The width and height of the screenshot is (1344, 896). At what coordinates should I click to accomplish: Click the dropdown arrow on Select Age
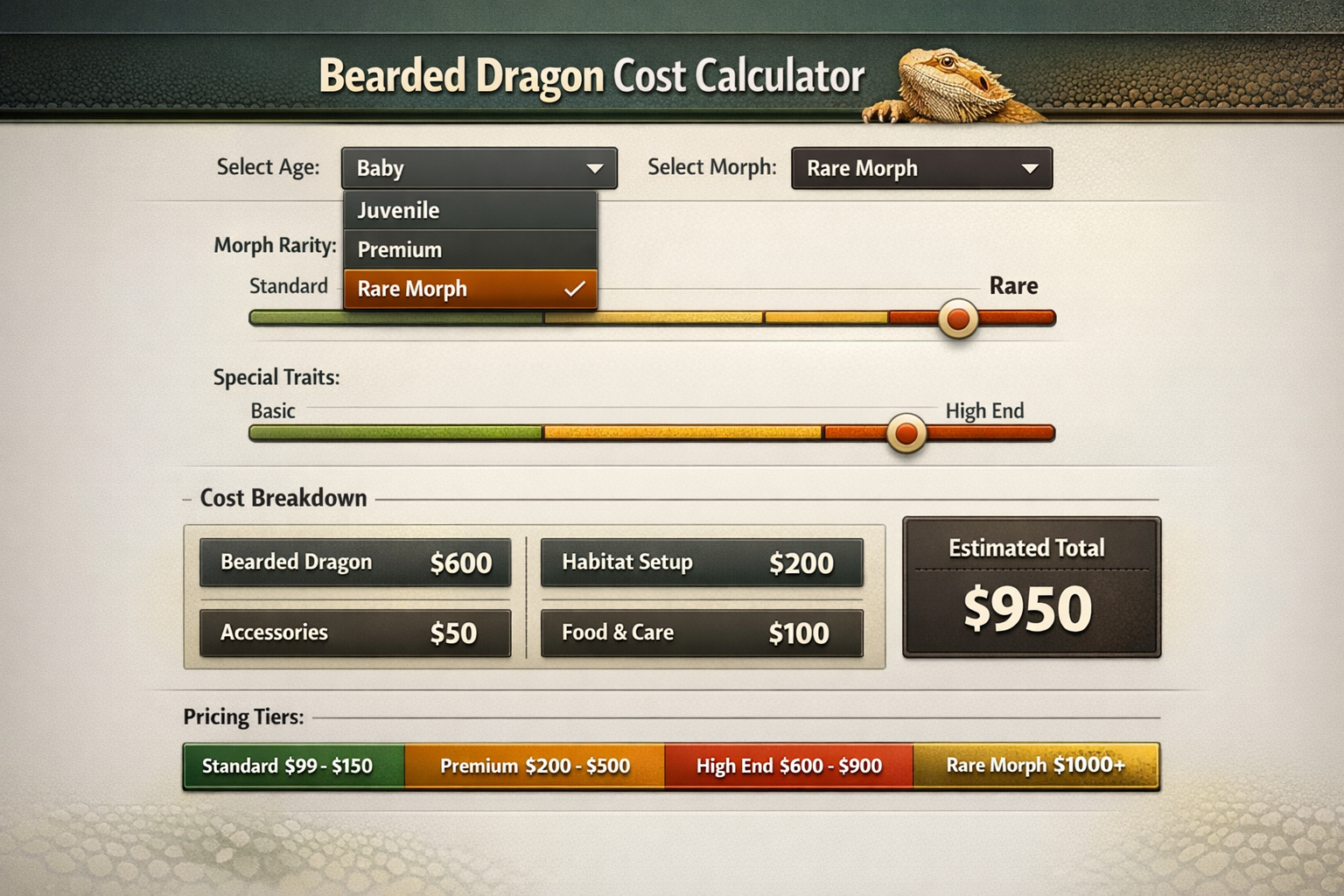[x=594, y=168]
